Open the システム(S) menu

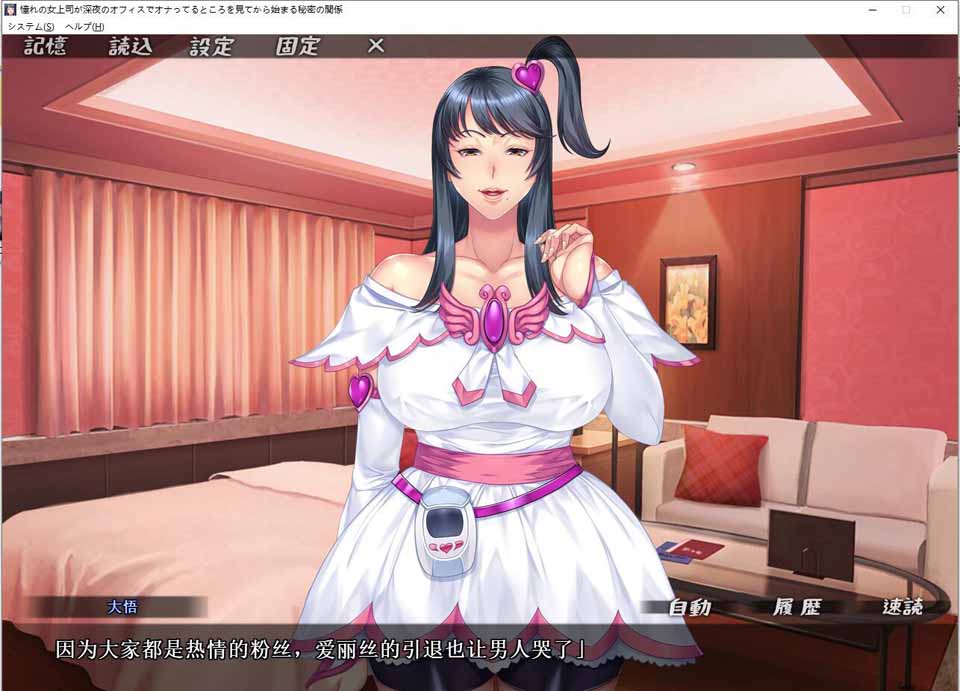pos(30,26)
